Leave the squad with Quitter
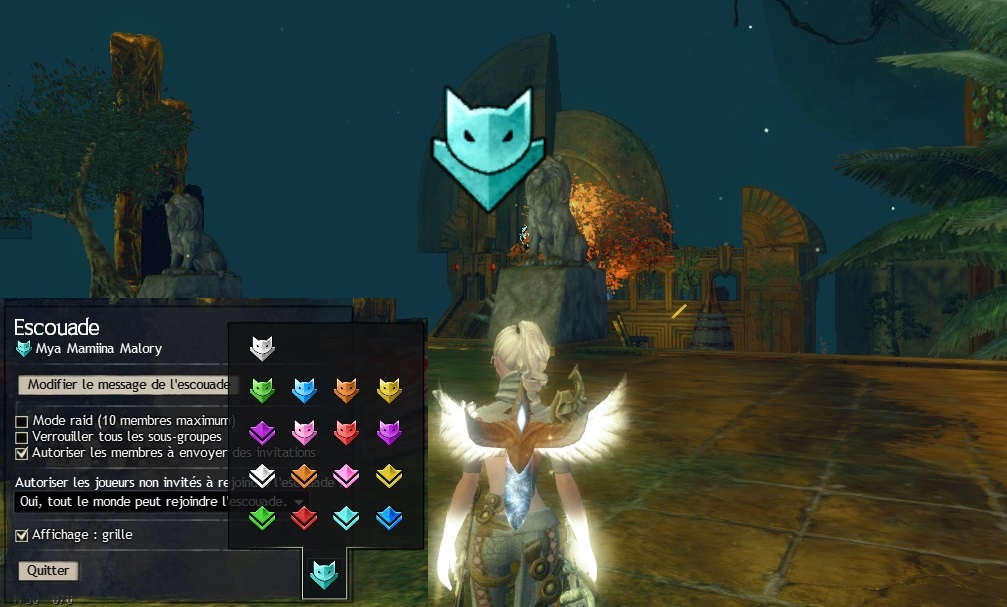 pos(48,571)
